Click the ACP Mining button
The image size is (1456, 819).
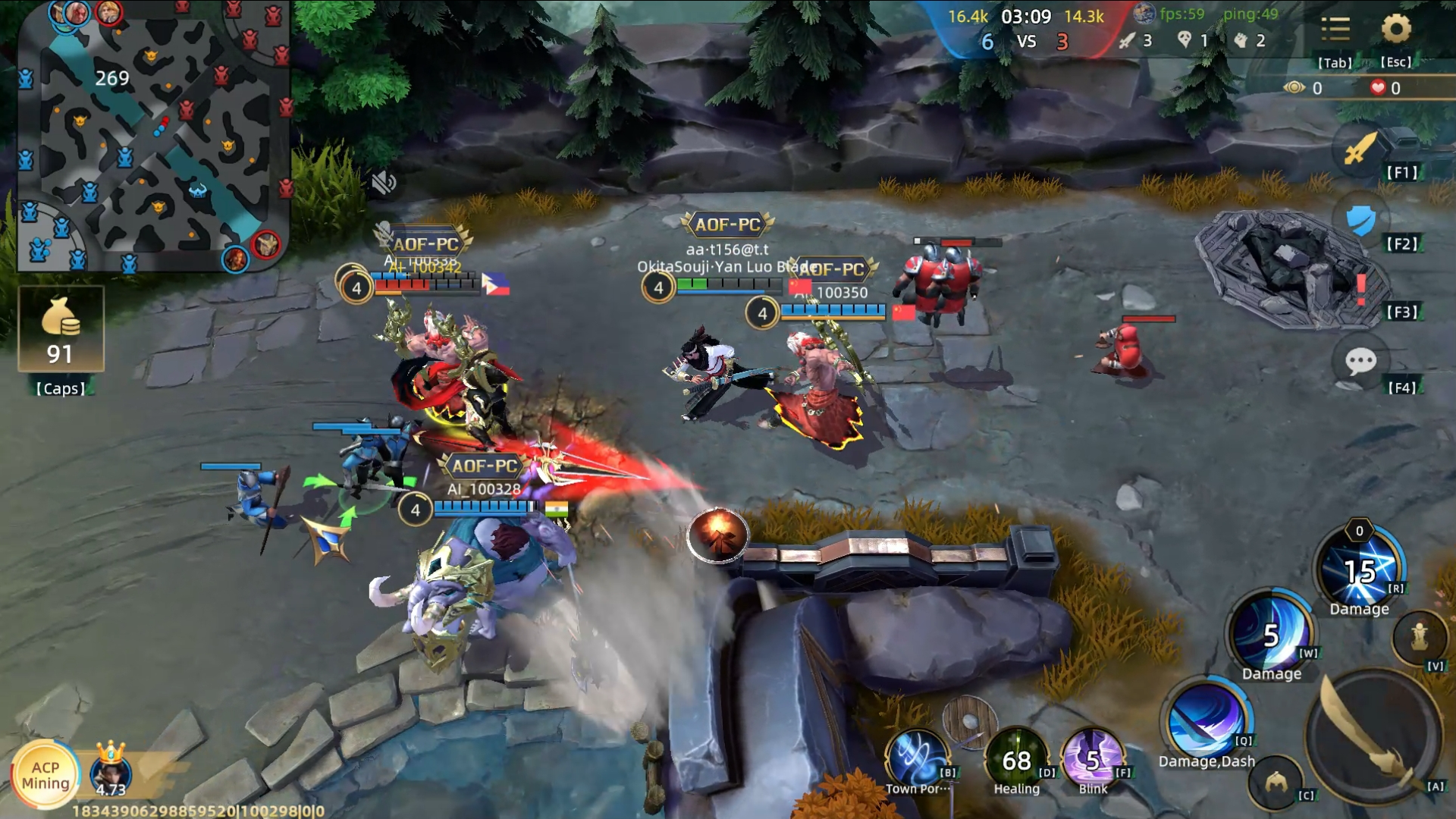point(47,775)
